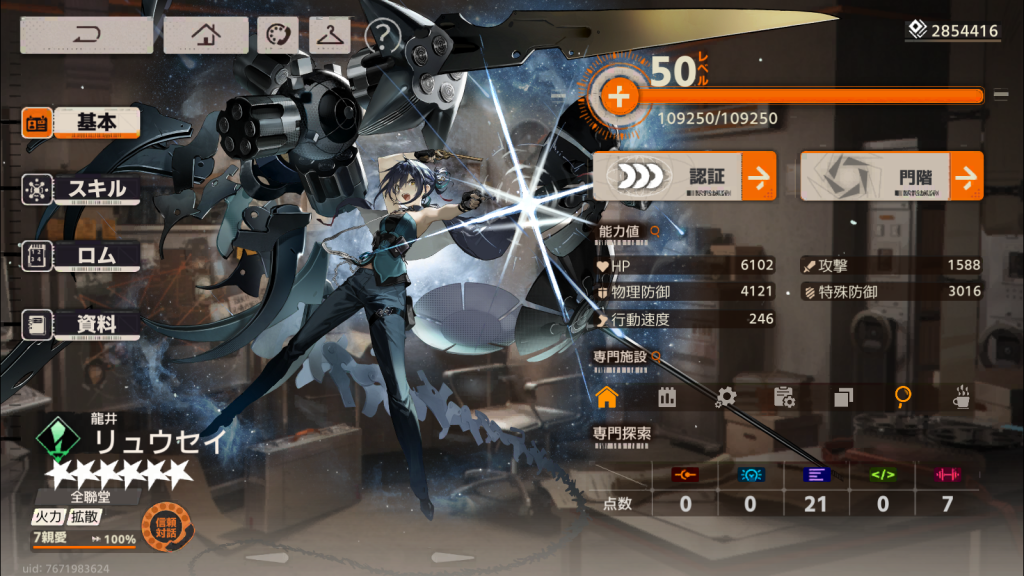Select the ロム tab
The width and height of the screenshot is (1024, 576).
(96, 255)
